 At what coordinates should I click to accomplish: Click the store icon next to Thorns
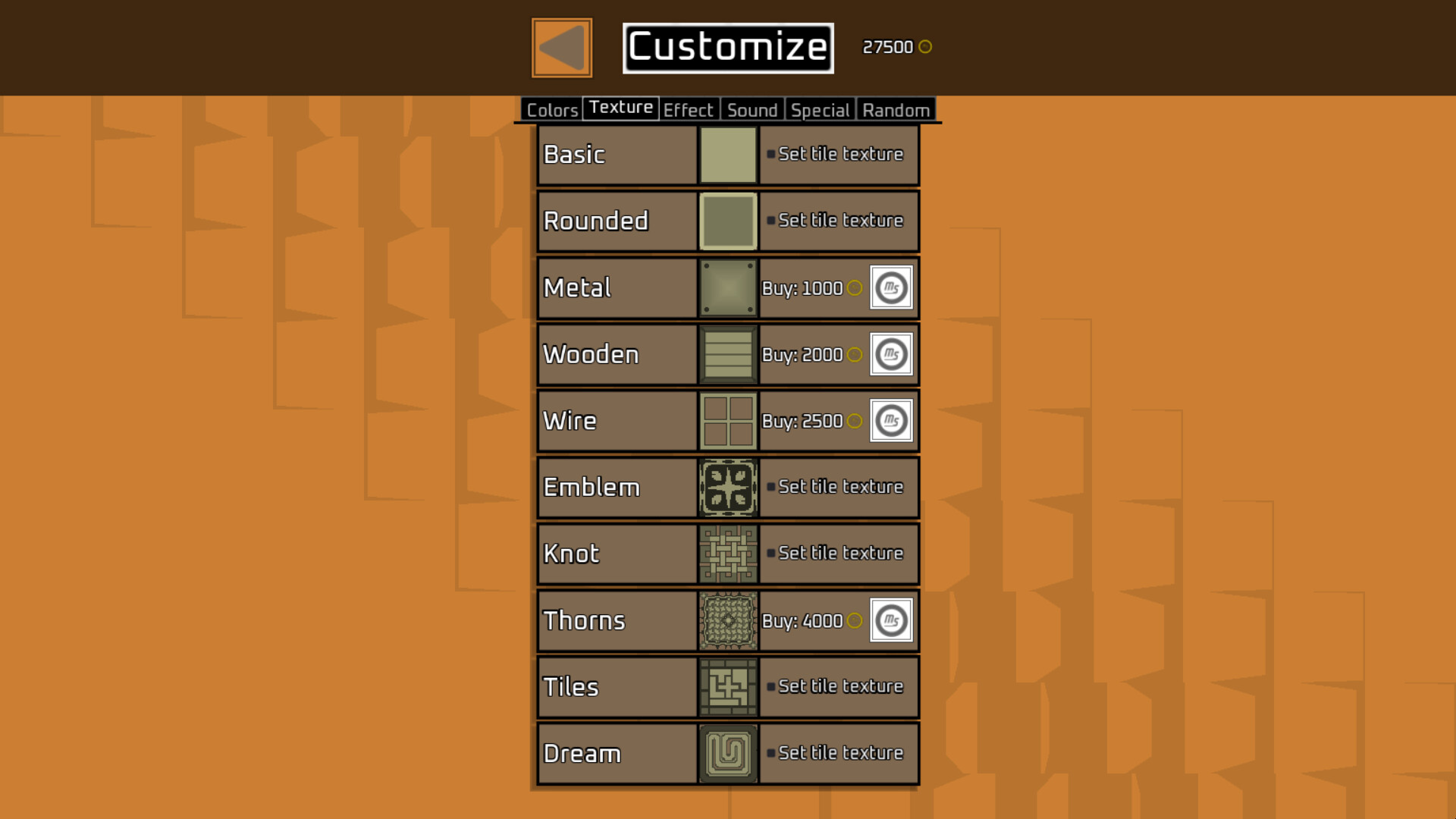890,620
